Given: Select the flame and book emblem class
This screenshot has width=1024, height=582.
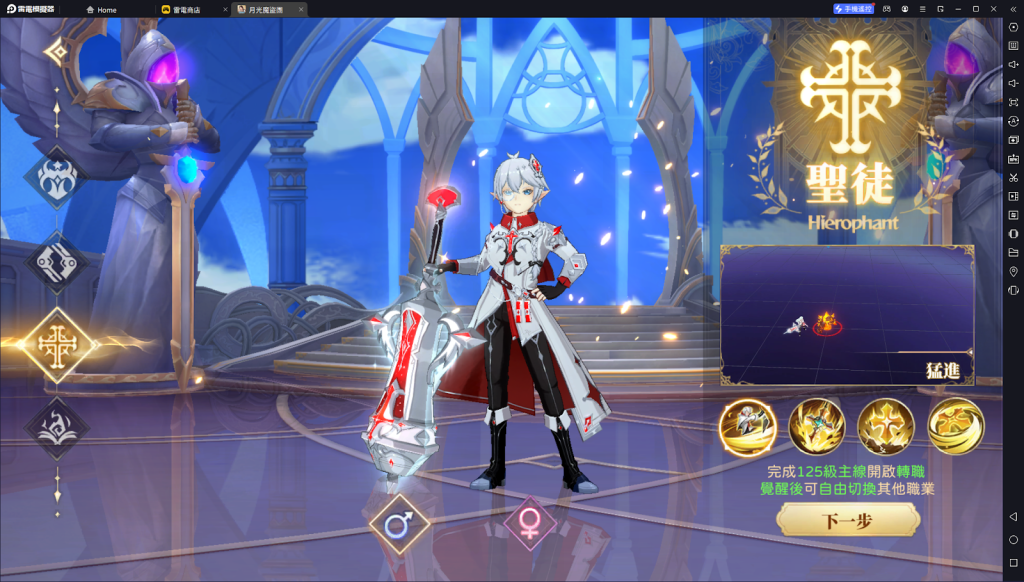Looking at the screenshot, I should tap(56, 424).
